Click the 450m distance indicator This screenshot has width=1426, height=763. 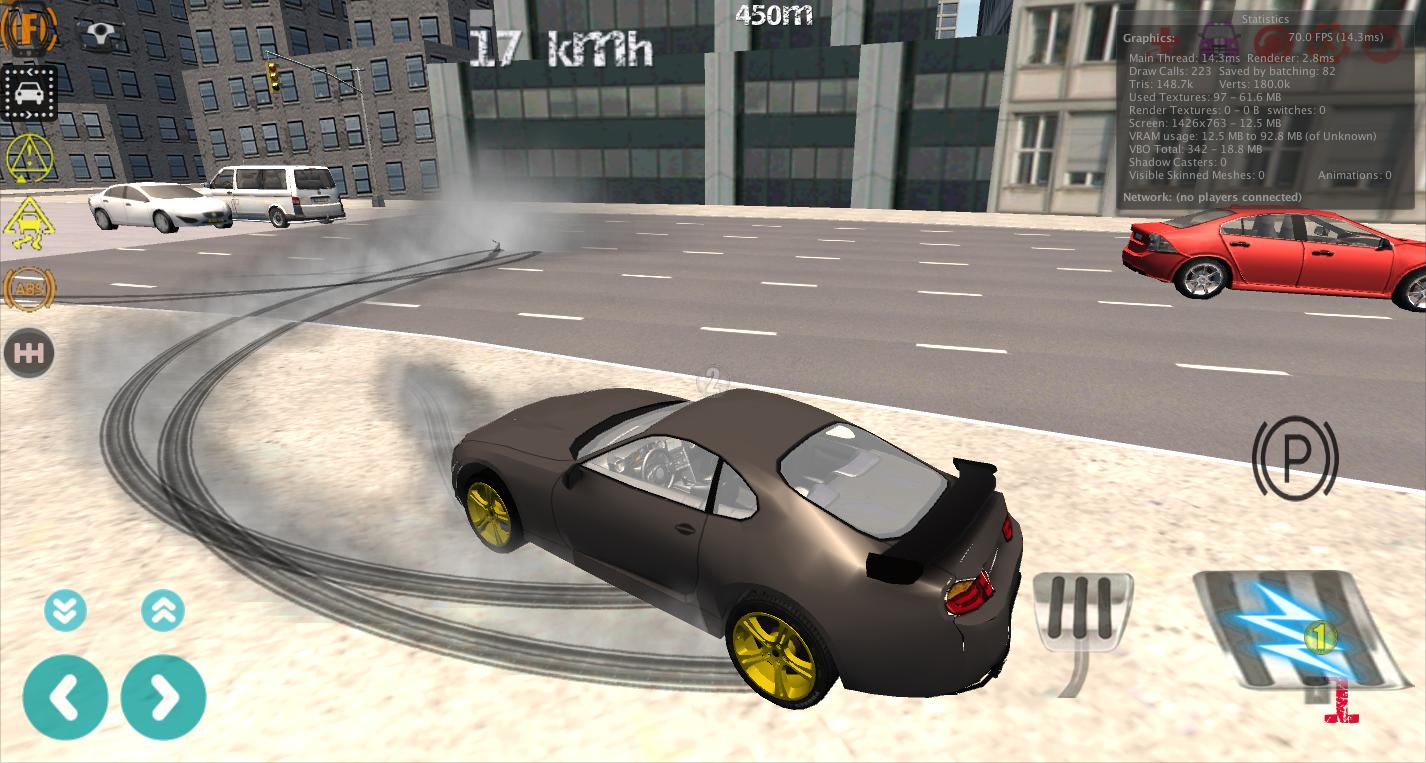773,15
